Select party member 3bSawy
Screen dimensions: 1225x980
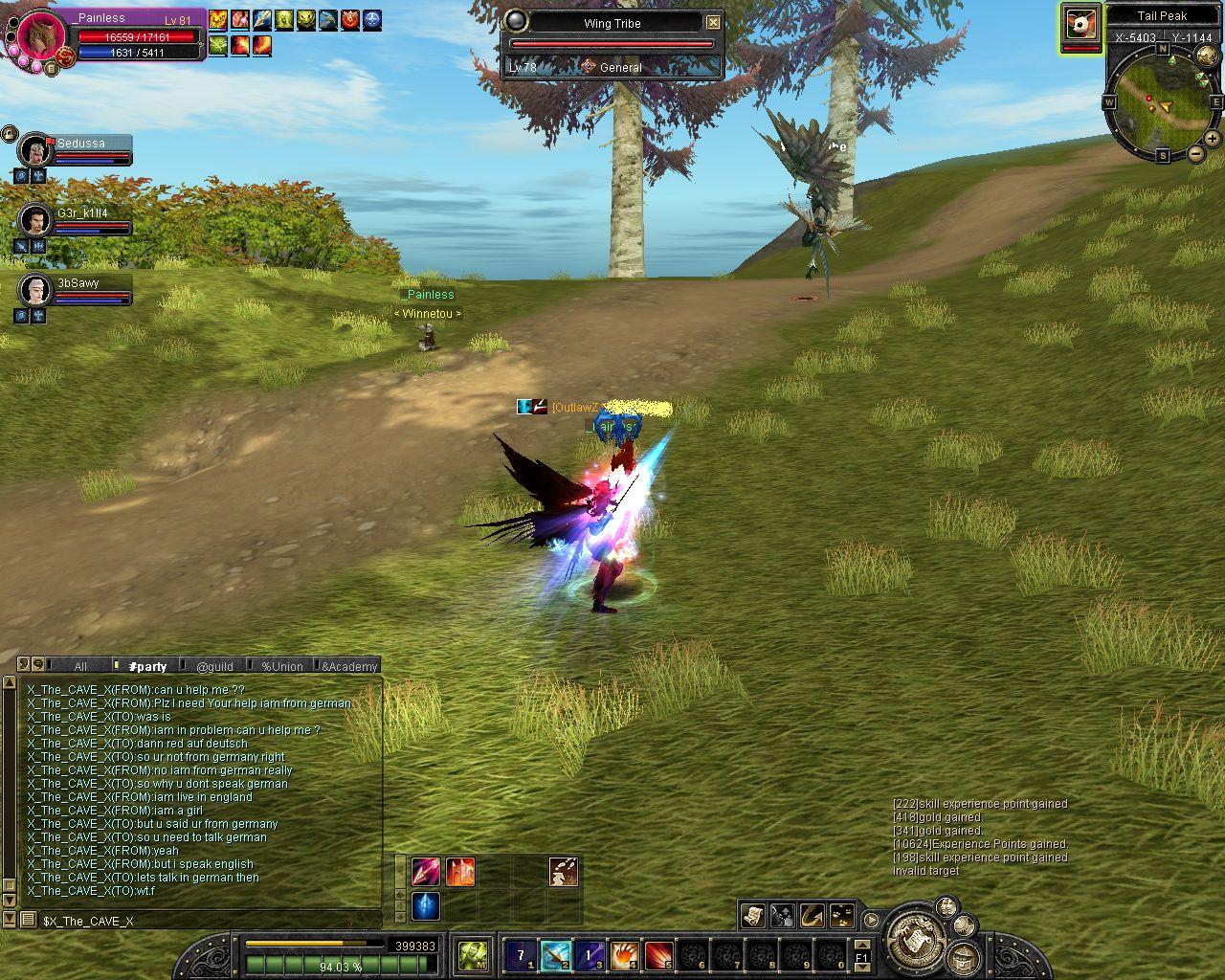coord(36,290)
